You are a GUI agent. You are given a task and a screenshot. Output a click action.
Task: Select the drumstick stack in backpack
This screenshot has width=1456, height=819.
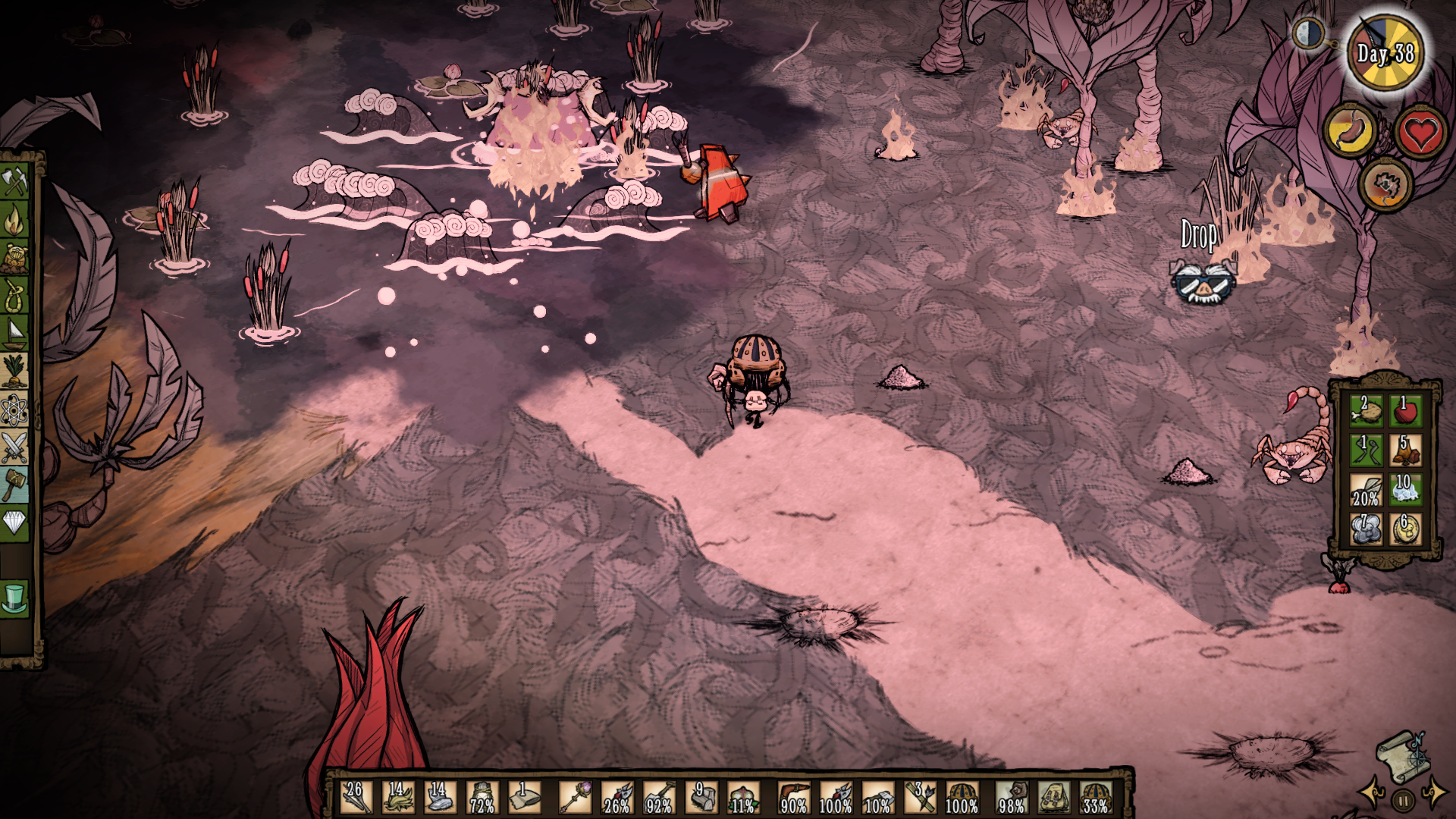click(x=1366, y=410)
